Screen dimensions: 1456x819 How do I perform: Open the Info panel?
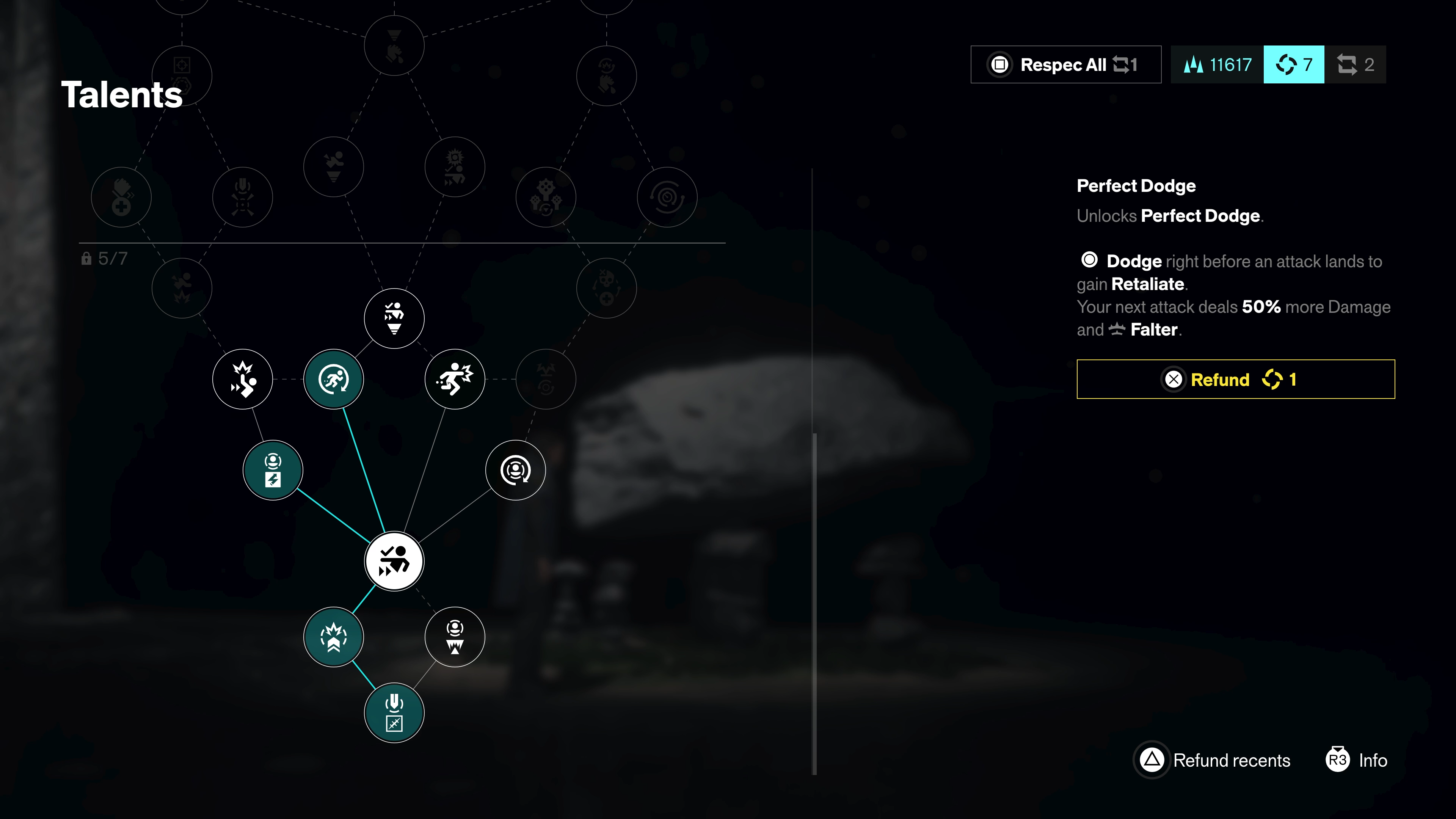coord(1357,760)
